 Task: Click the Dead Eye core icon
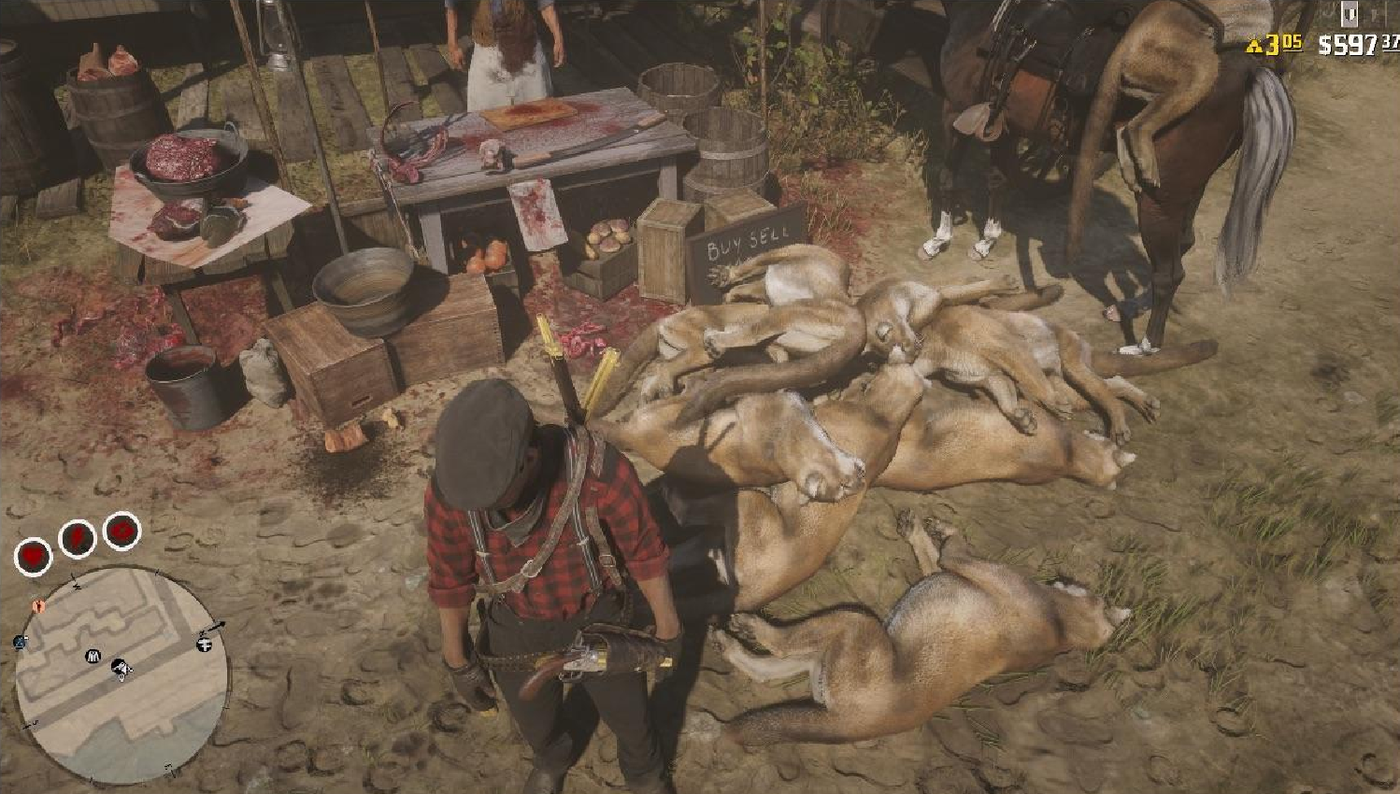click(121, 532)
